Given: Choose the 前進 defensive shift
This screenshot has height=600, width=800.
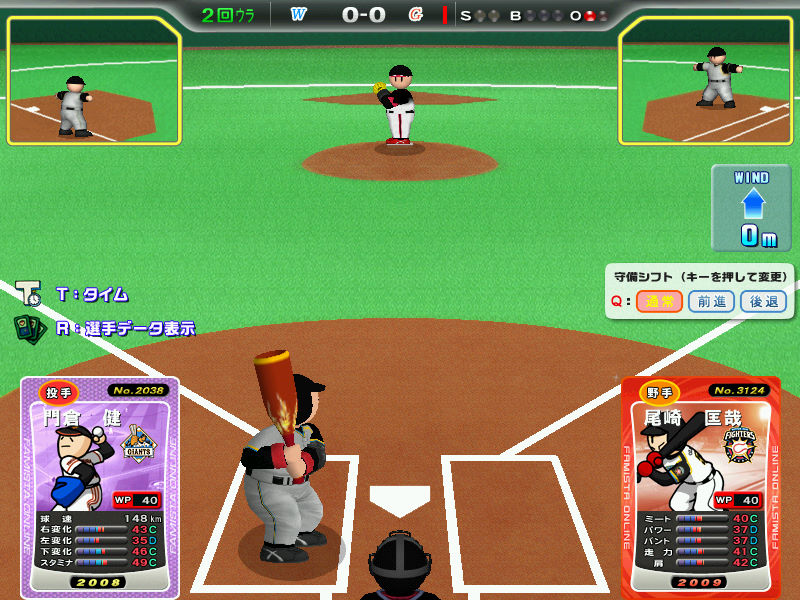Looking at the screenshot, I should click(711, 301).
